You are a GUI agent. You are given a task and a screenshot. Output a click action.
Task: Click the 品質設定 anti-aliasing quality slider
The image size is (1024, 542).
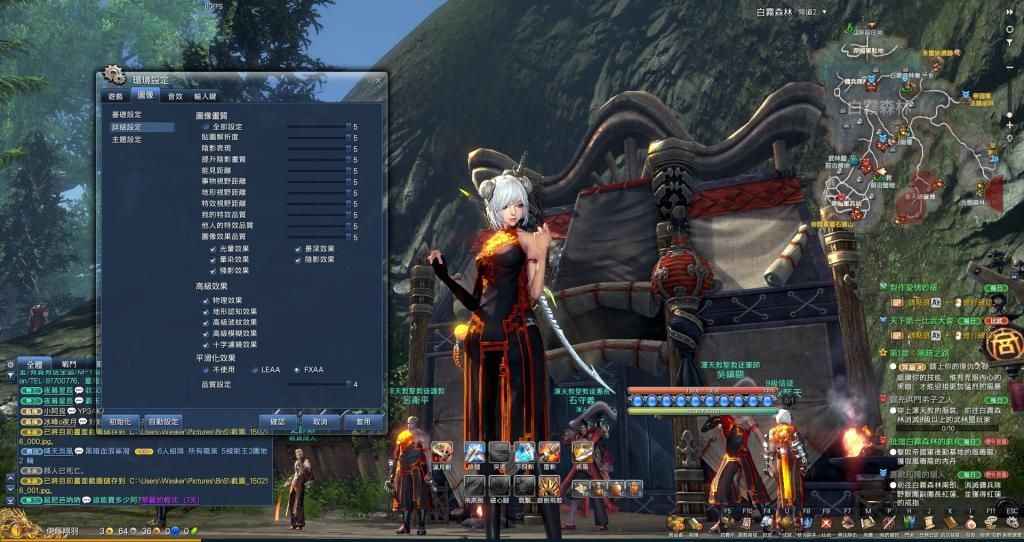316,384
